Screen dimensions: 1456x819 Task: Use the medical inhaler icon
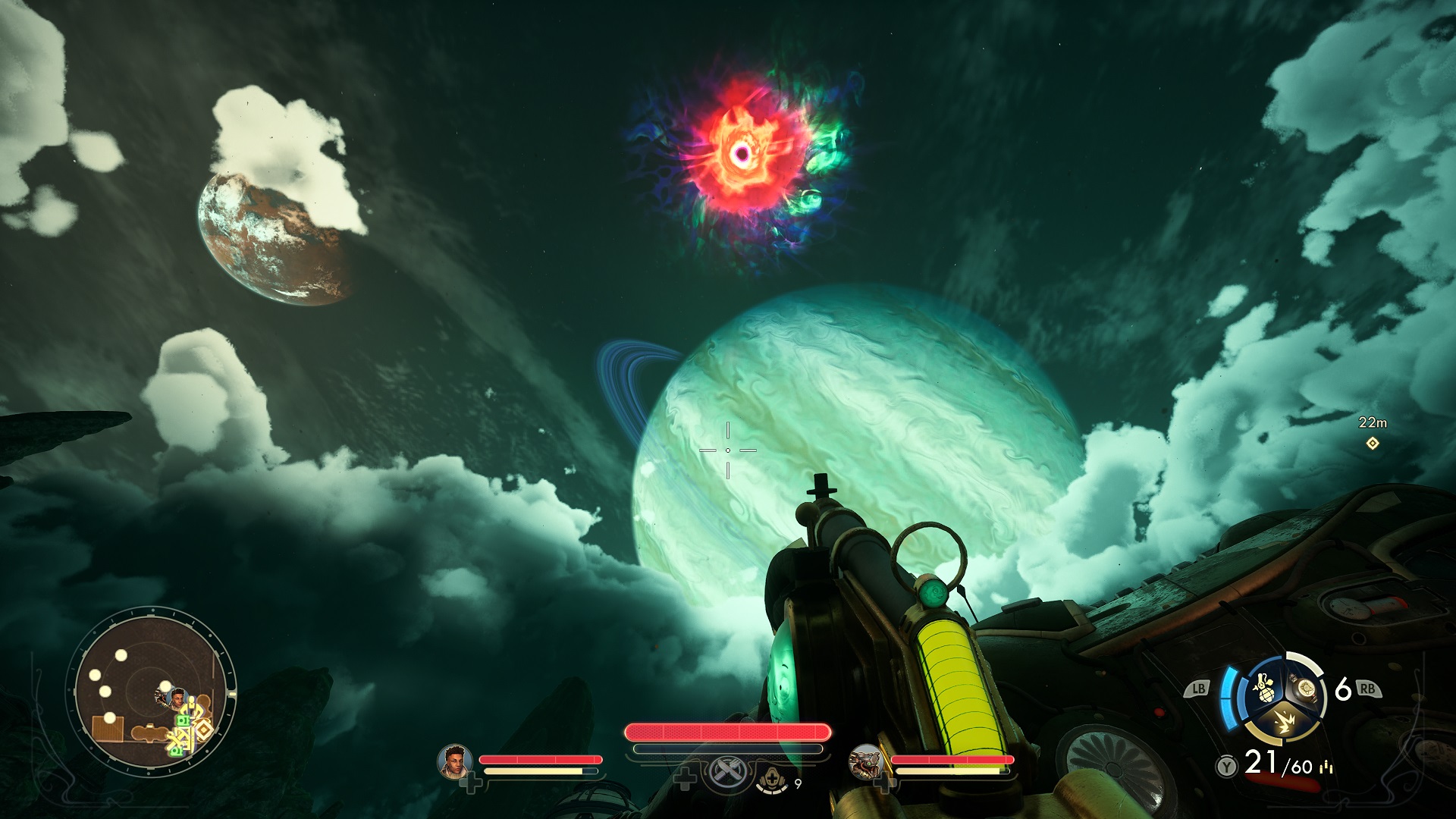(x=772, y=779)
